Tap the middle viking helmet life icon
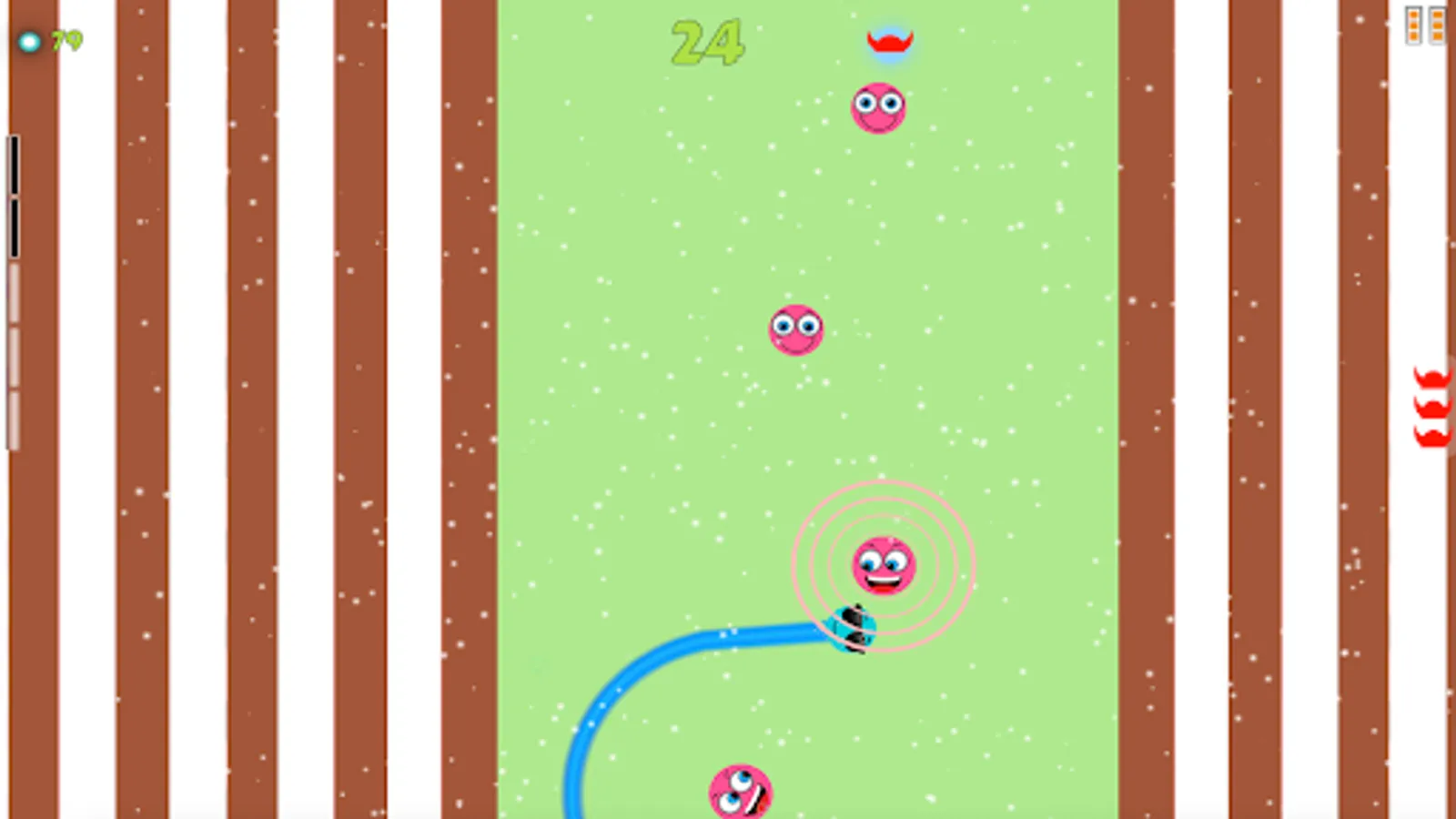 tap(1432, 409)
